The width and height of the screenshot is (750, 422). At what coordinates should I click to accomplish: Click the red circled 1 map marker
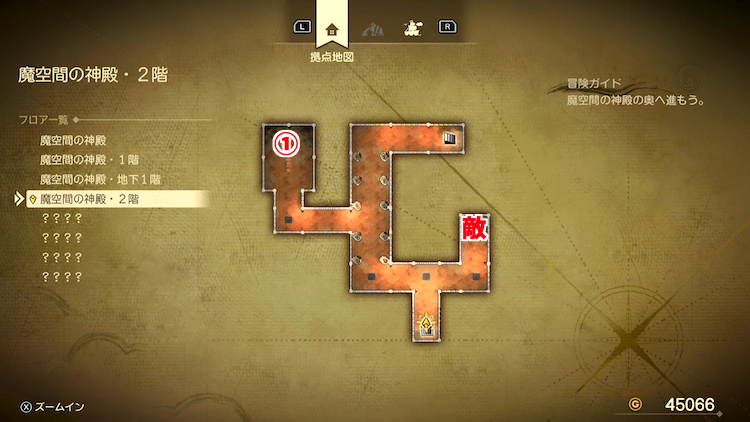287,144
